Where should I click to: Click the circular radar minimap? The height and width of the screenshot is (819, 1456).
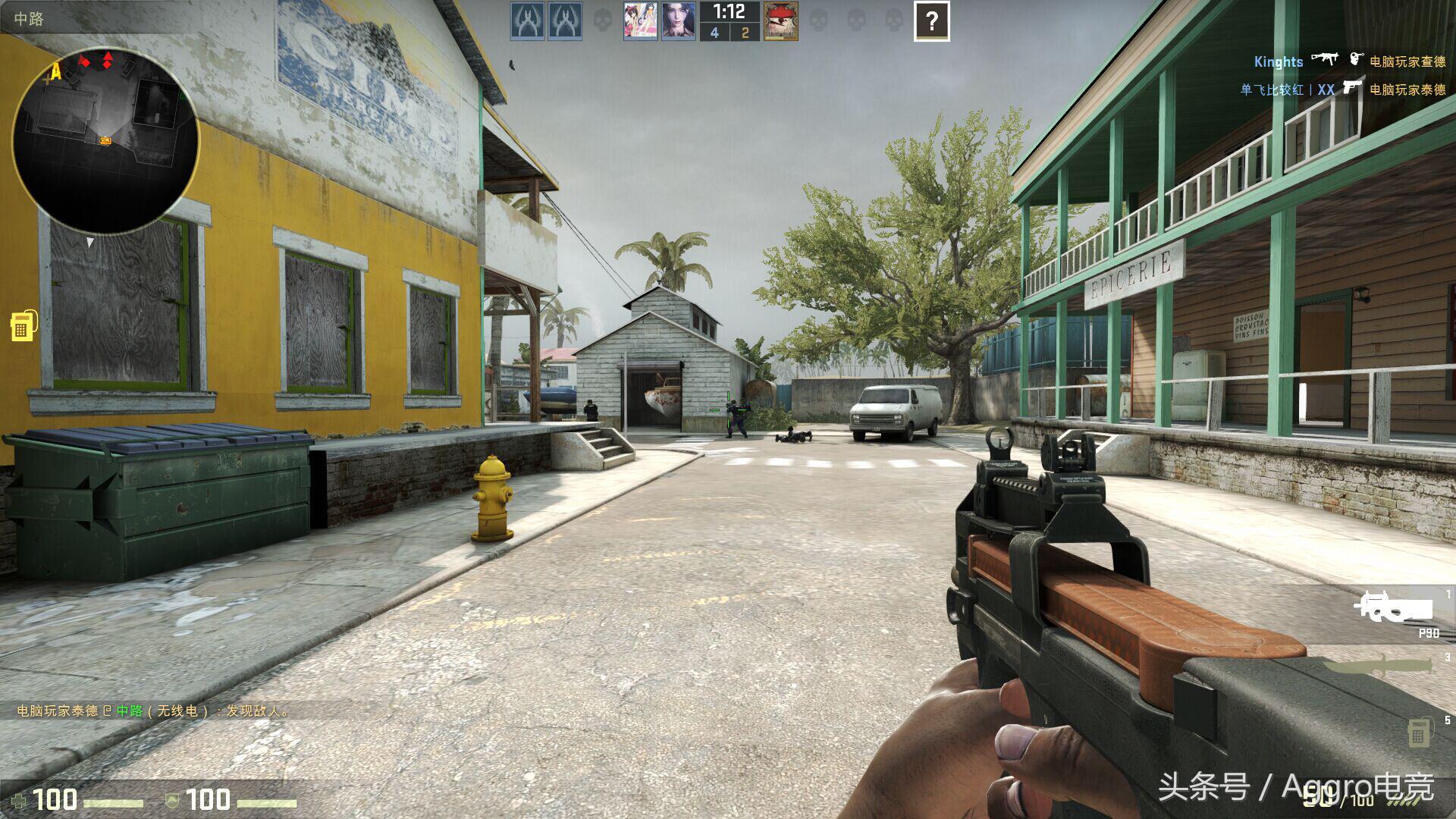105,140
